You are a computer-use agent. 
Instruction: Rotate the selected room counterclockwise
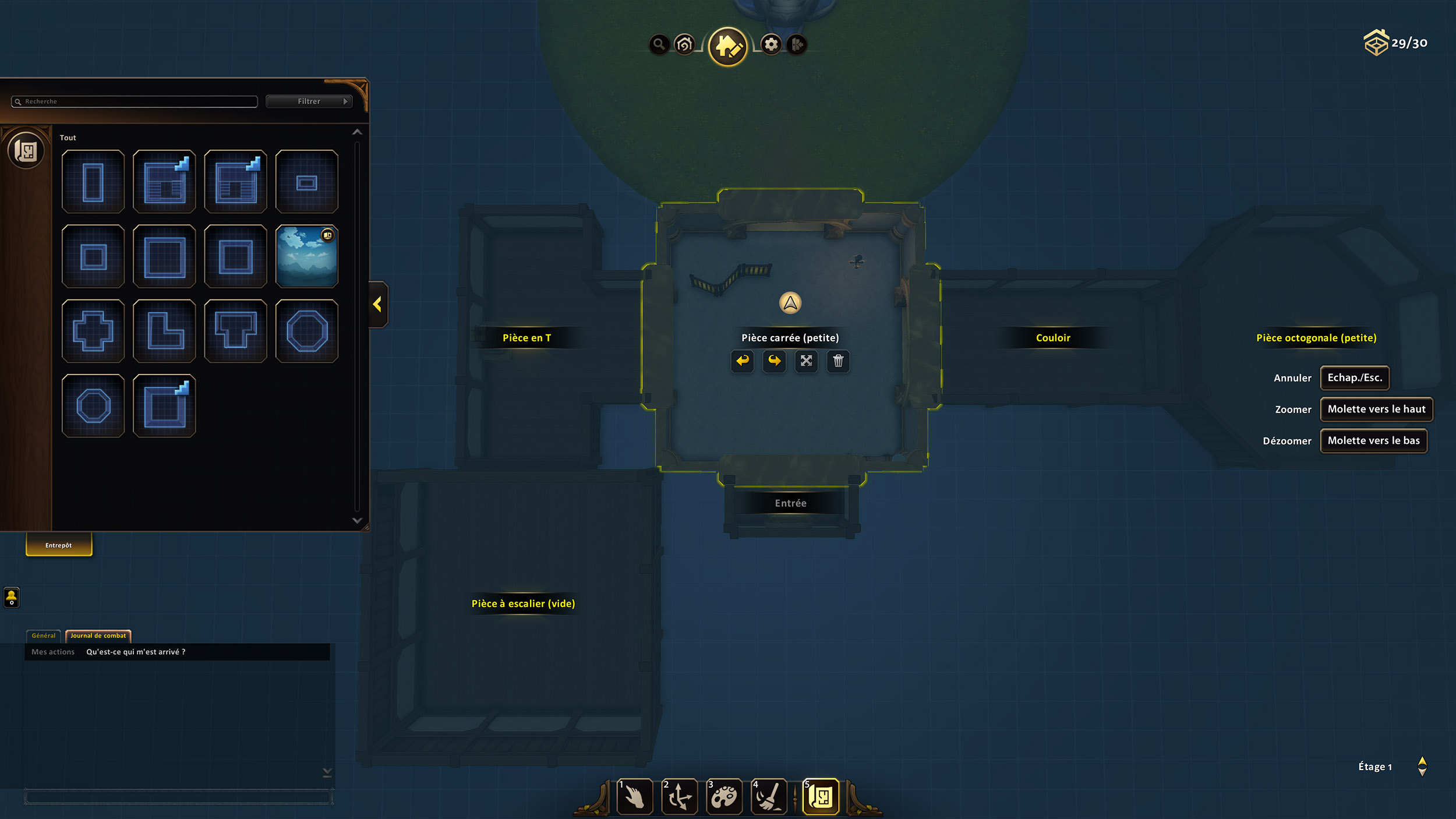743,361
